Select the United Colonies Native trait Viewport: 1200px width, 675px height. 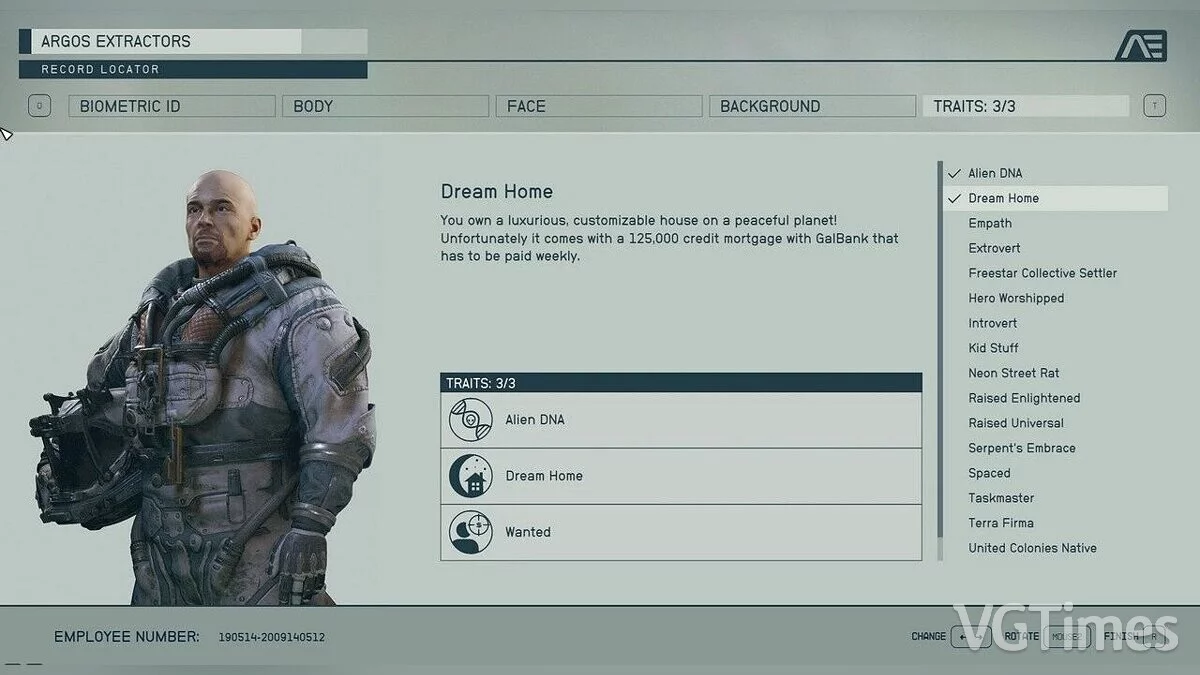click(1032, 548)
